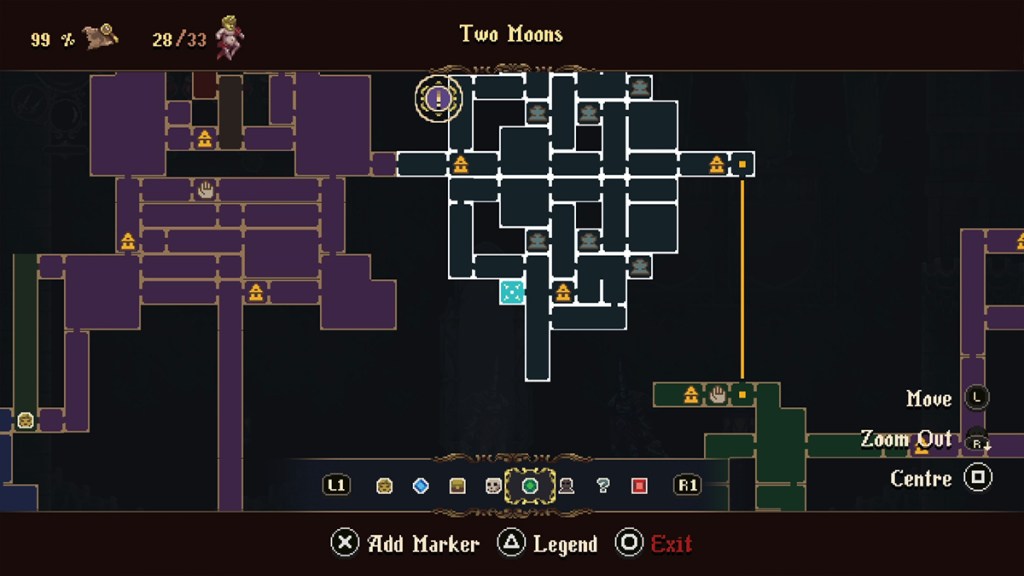Click the hand icon in the purple map area

(205, 189)
